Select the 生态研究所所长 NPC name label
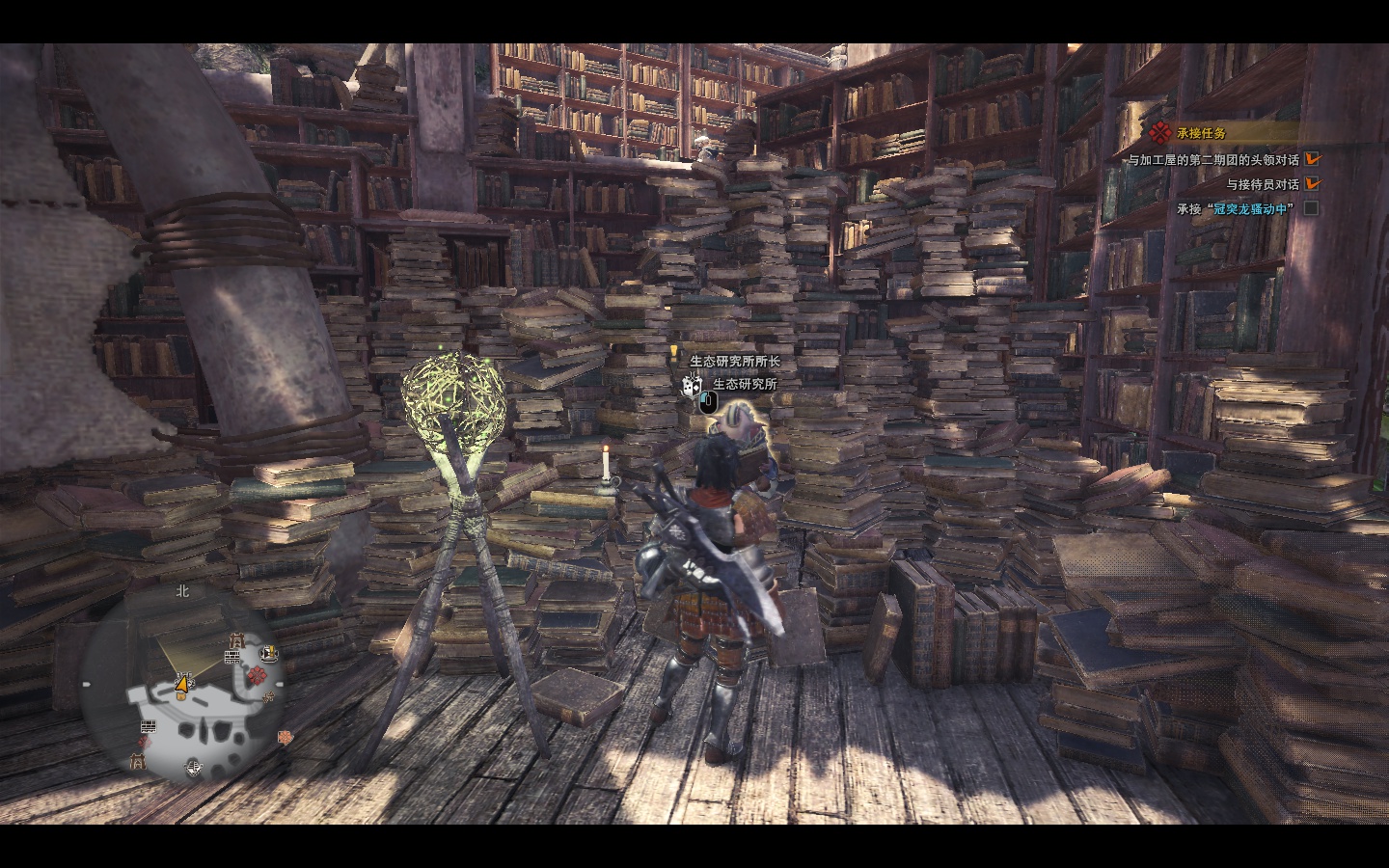 click(734, 362)
